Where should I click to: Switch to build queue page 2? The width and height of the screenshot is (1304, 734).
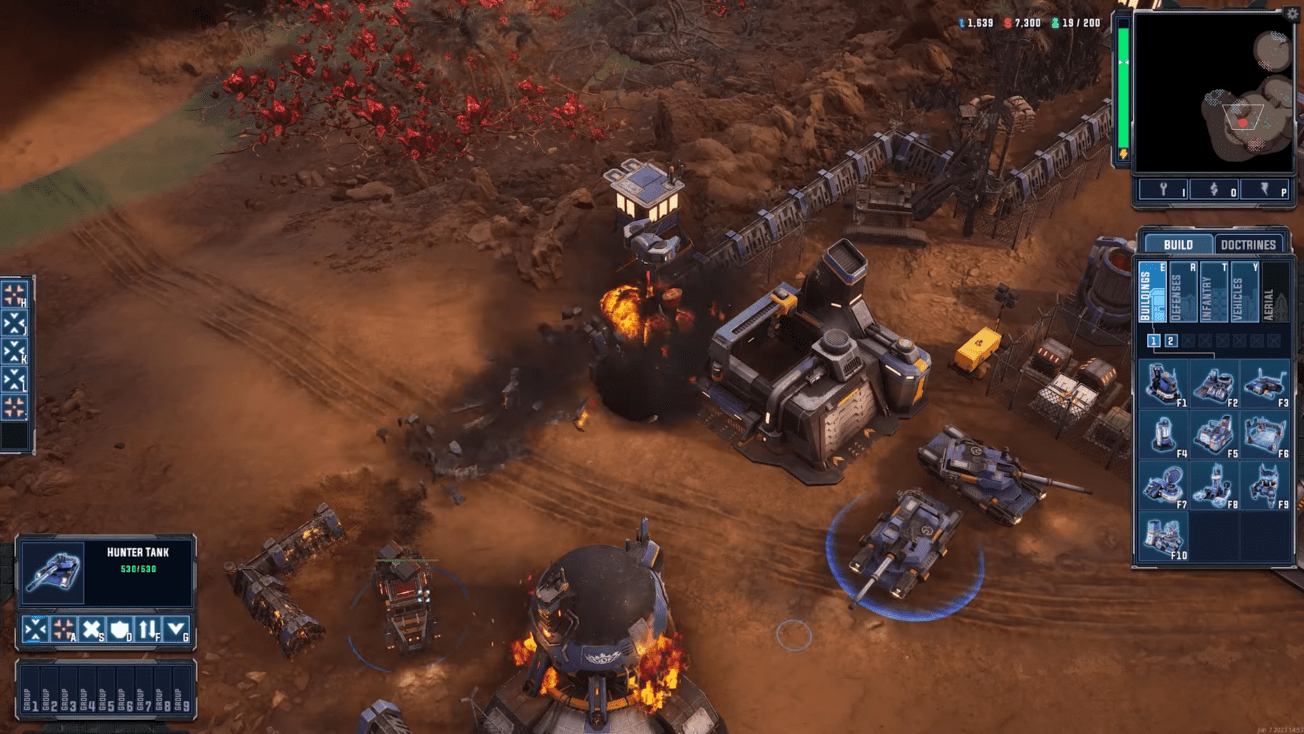(1172, 341)
